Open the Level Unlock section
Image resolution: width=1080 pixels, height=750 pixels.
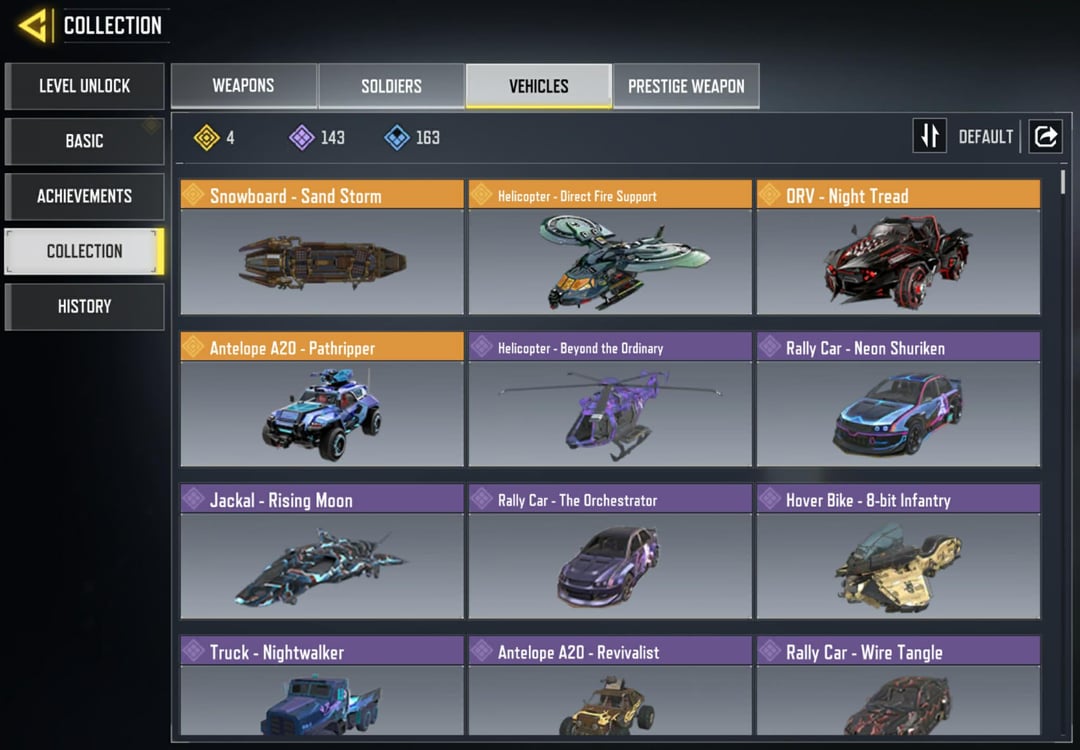[x=84, y=86]
